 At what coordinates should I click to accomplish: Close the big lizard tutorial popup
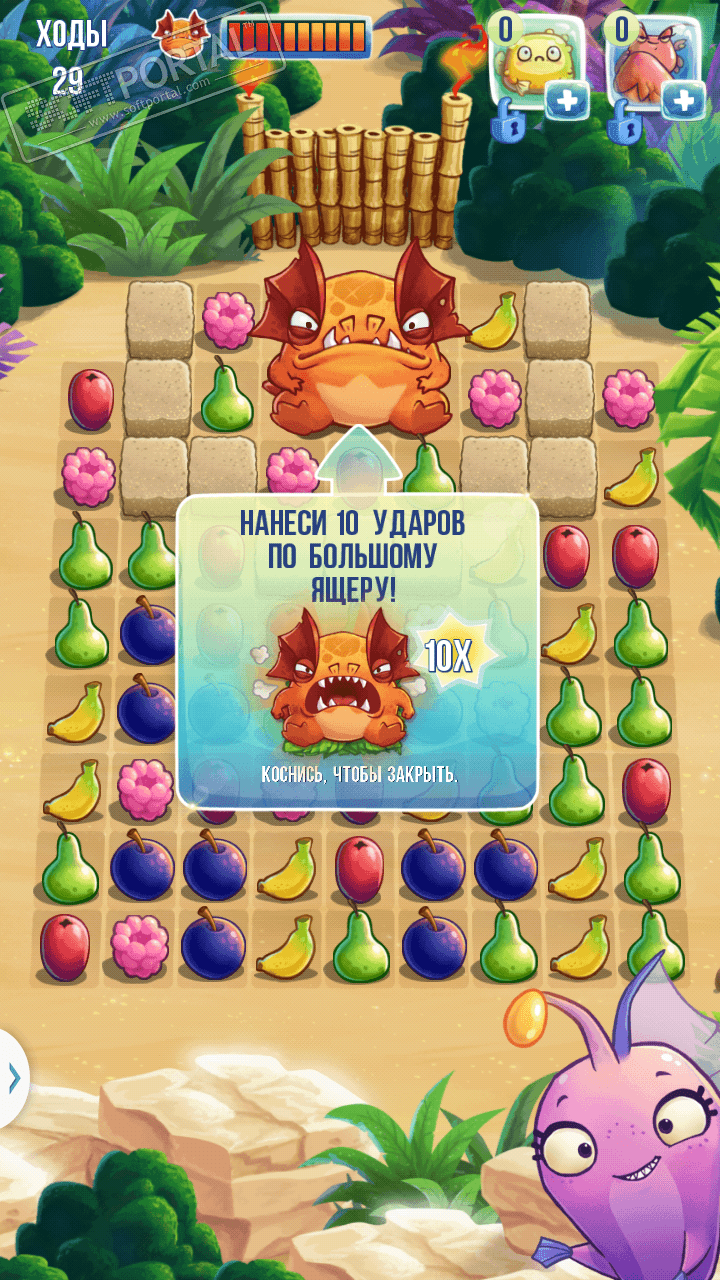[357, 773]
